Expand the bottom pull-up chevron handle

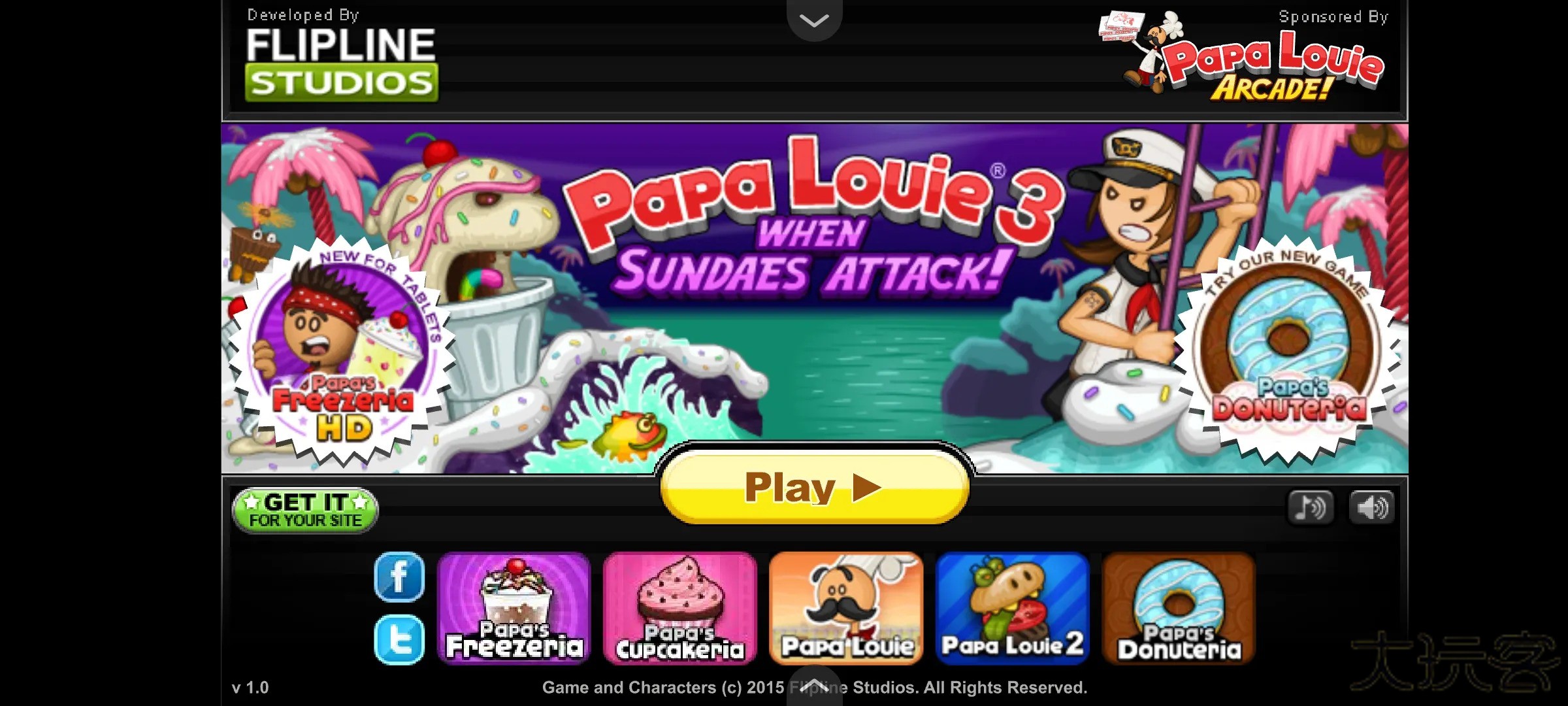coord(814,685)
